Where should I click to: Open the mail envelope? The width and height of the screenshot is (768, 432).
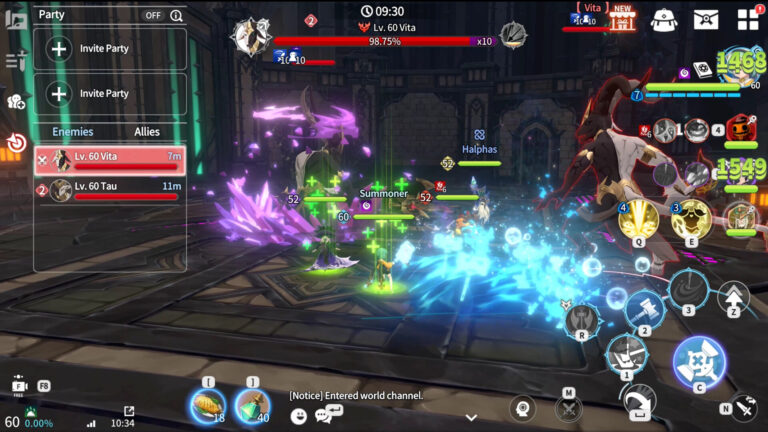(706, 19)
